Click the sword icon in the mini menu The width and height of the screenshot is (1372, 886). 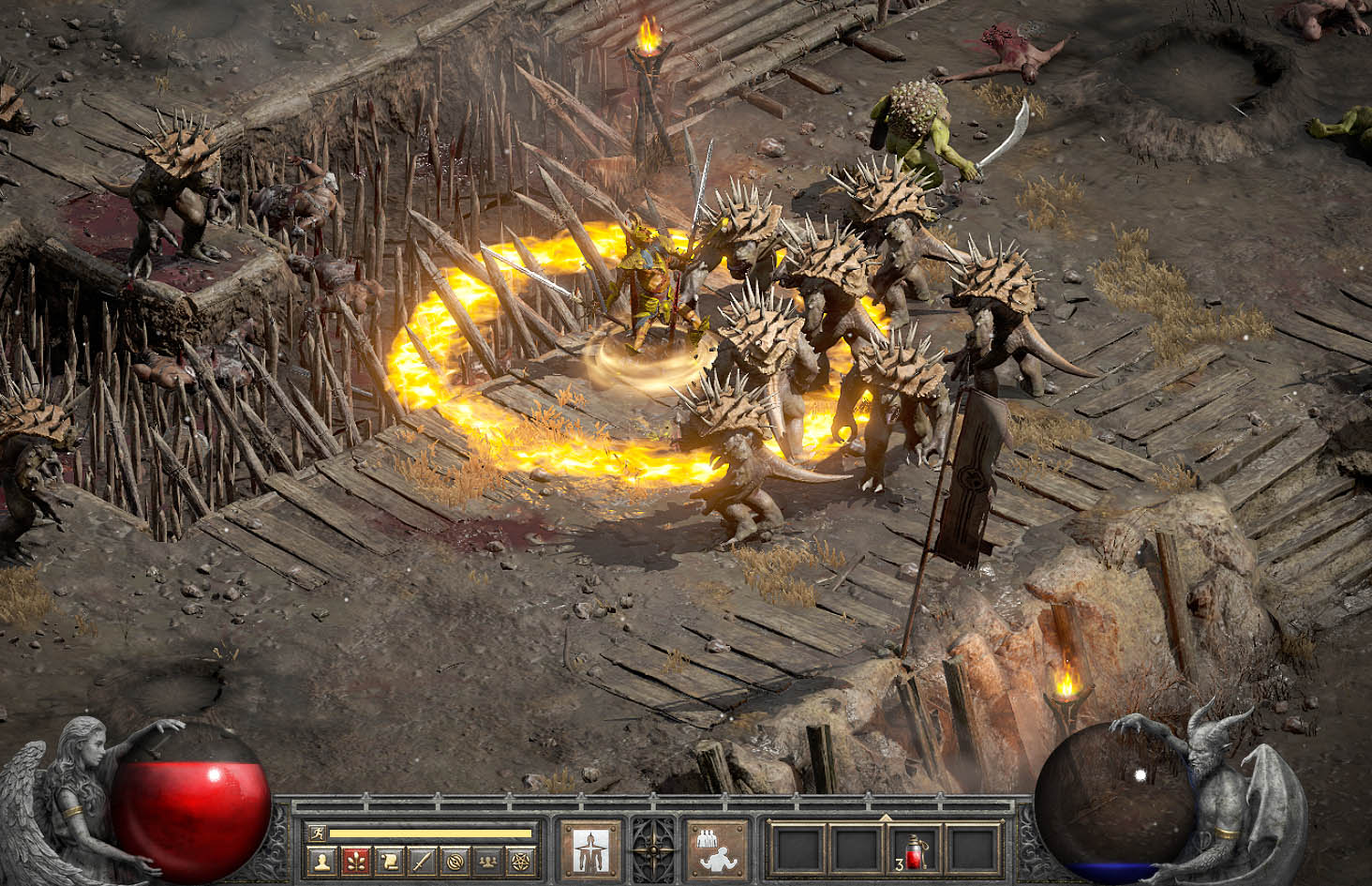point(421,859)
